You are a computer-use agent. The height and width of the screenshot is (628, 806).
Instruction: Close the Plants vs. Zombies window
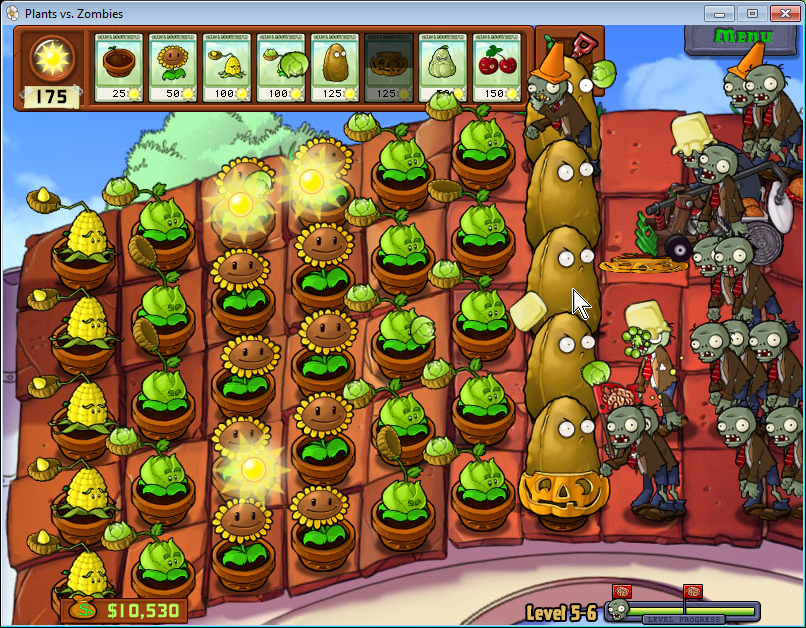(784, 14)
